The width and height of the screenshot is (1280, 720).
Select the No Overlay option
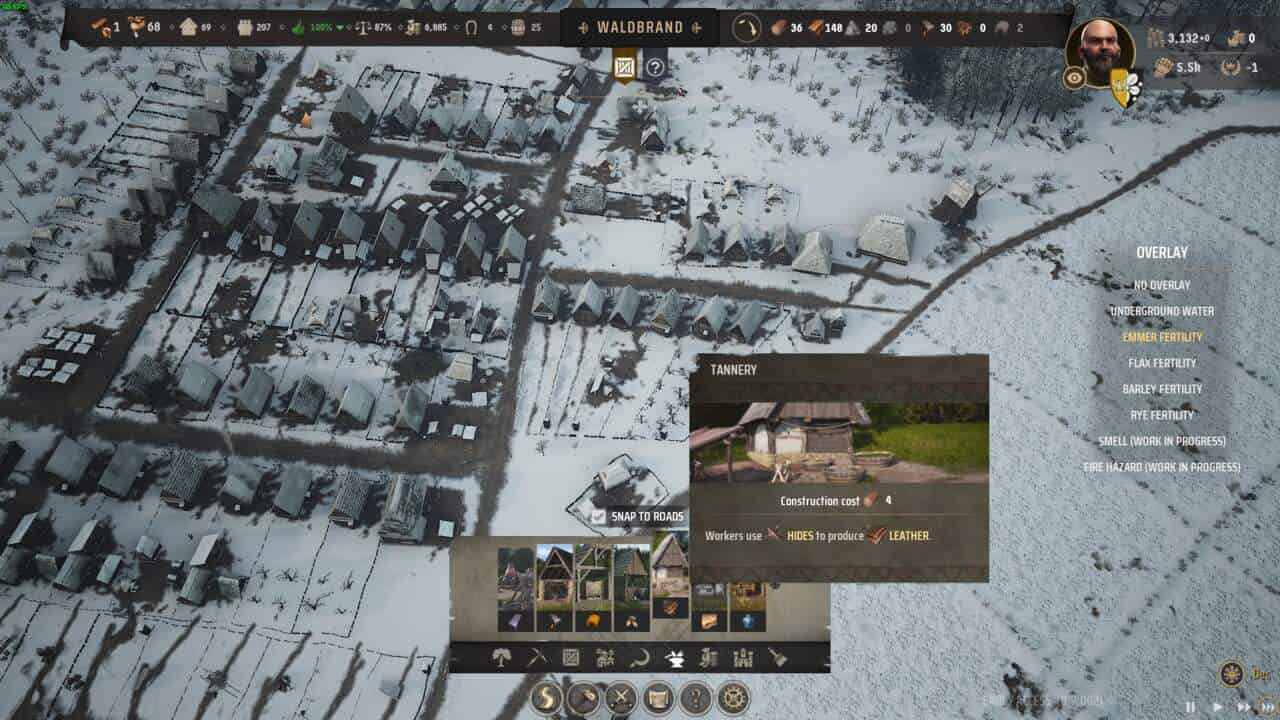tap(1161, 285)
